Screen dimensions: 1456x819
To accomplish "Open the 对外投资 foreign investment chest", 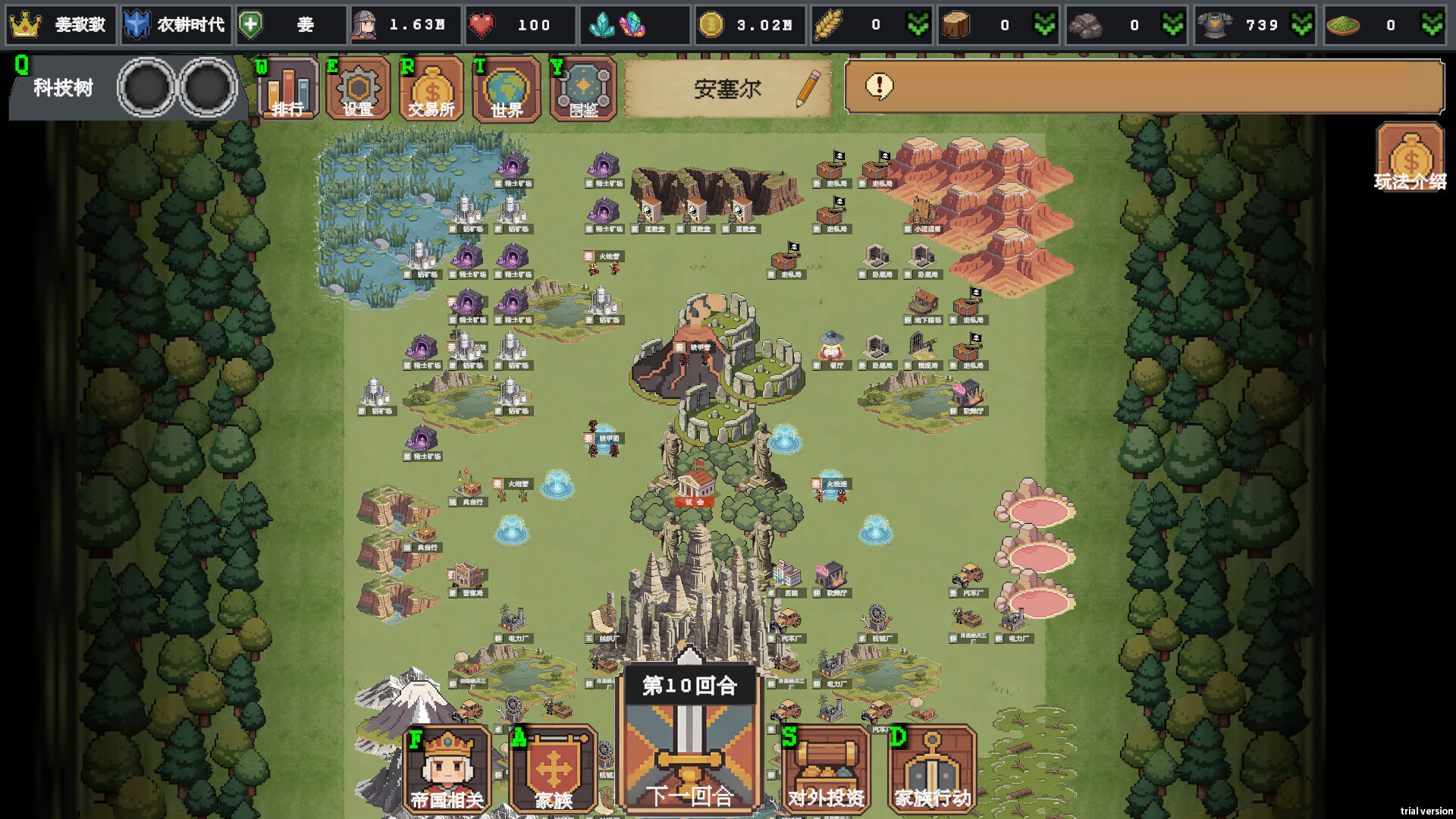I will pos(826,769).
